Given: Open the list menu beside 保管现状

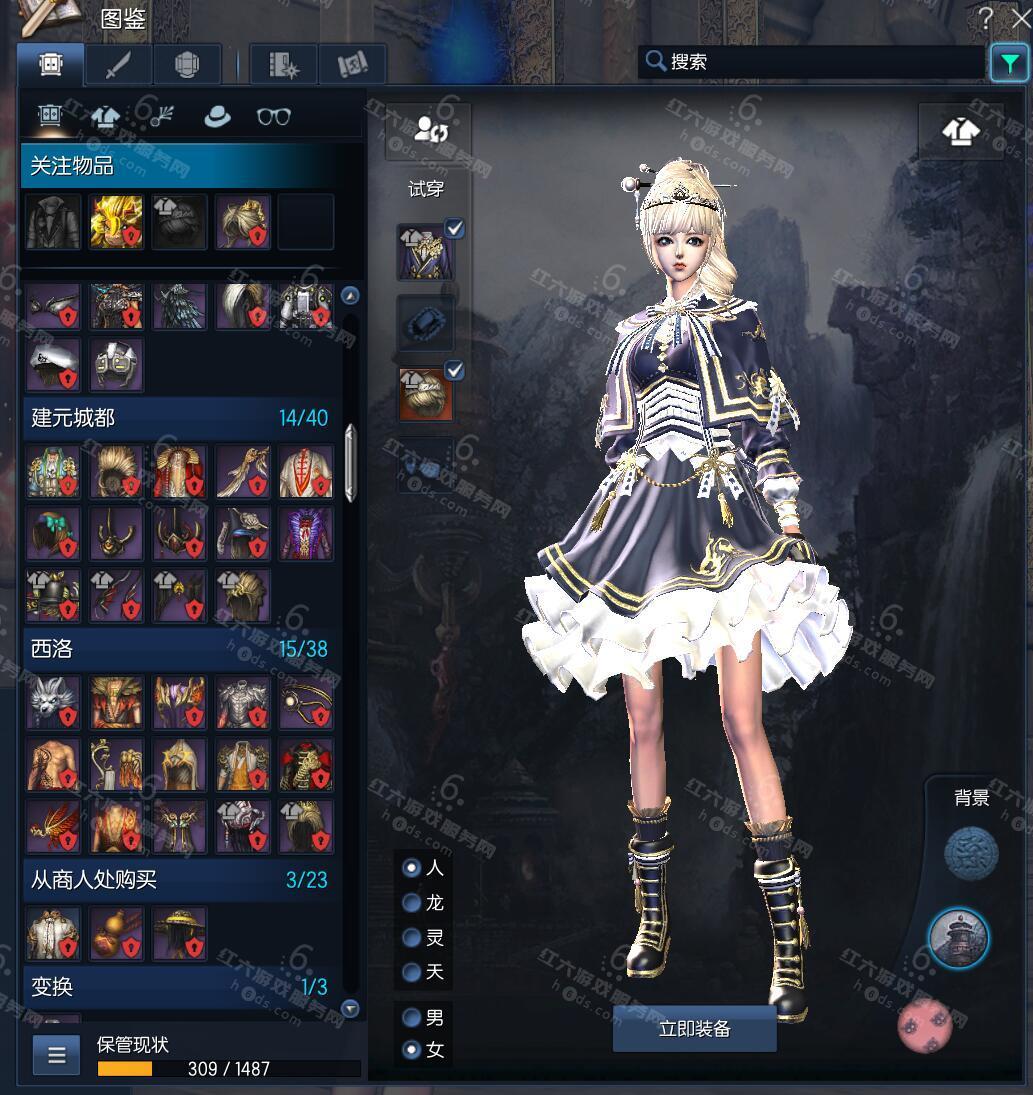Looking at the screenshot, I should point(56,1054).
